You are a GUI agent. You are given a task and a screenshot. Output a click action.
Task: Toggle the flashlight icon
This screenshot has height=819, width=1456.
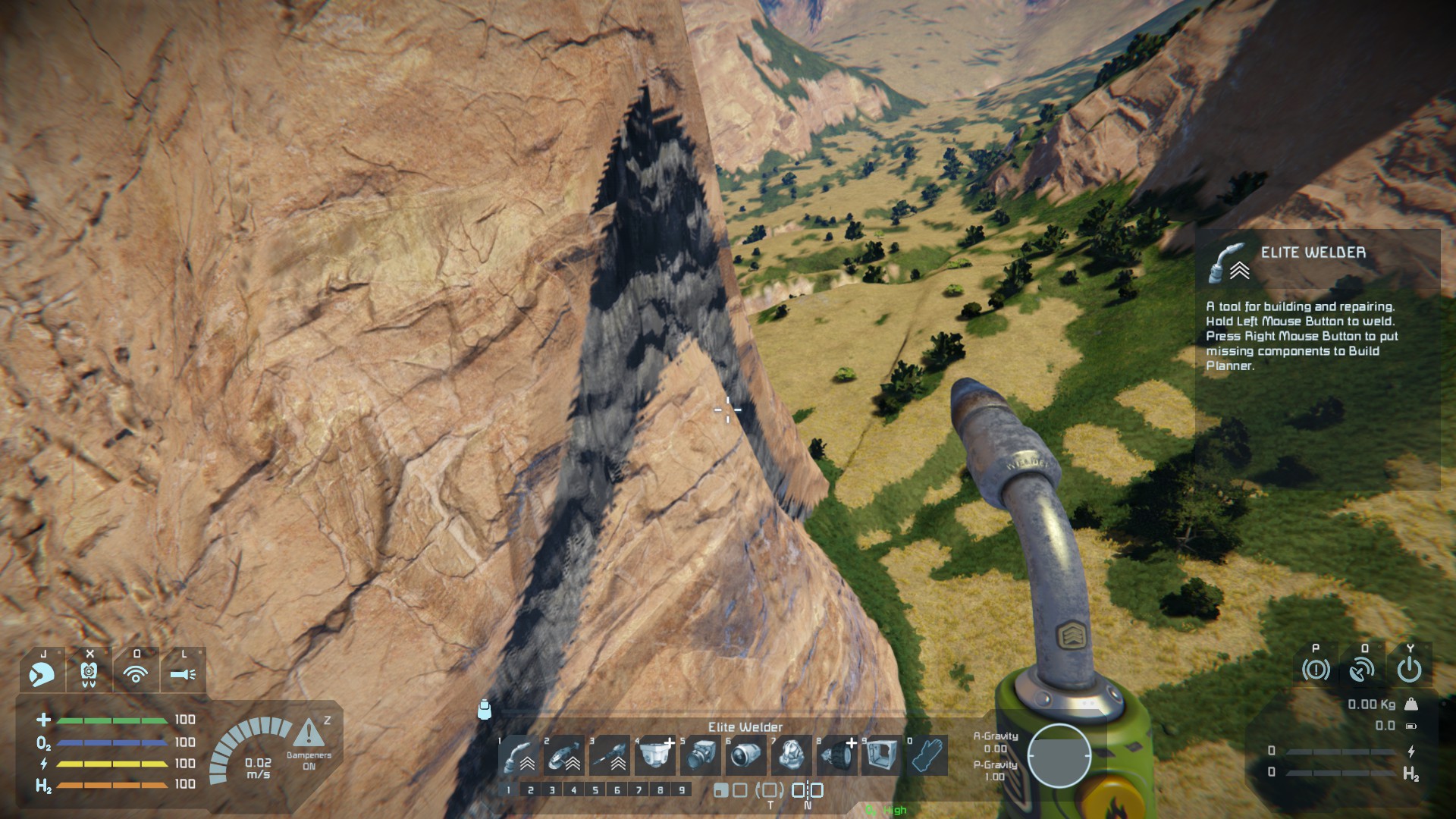pos(183,672)
